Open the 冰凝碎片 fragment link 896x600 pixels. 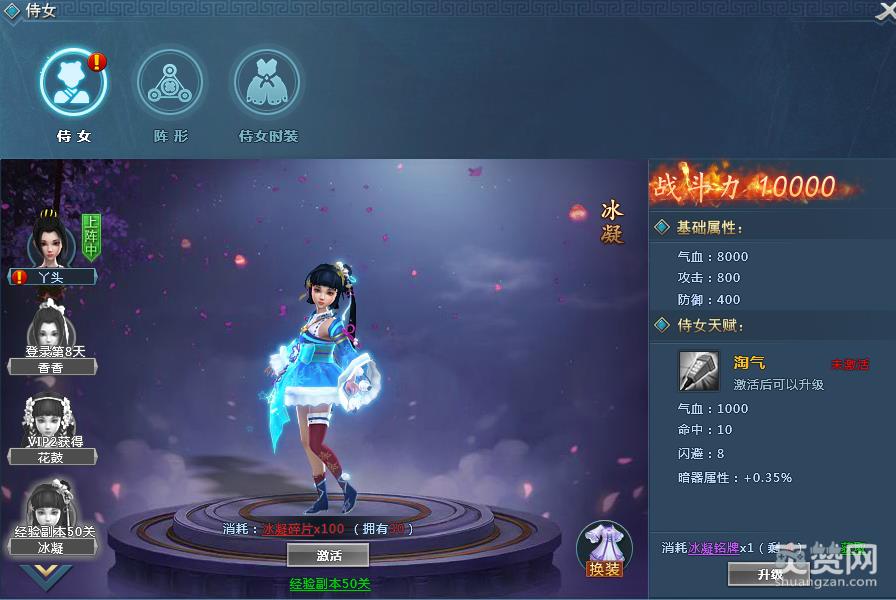tap(303, 529)
